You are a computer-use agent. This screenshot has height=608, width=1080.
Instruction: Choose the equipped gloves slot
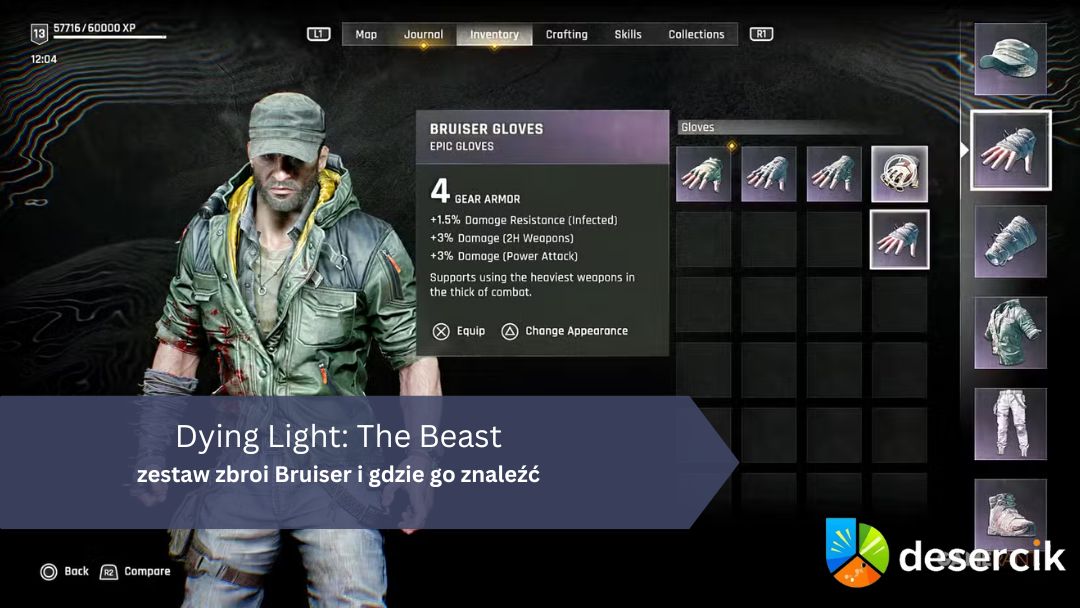[1010, 150]
